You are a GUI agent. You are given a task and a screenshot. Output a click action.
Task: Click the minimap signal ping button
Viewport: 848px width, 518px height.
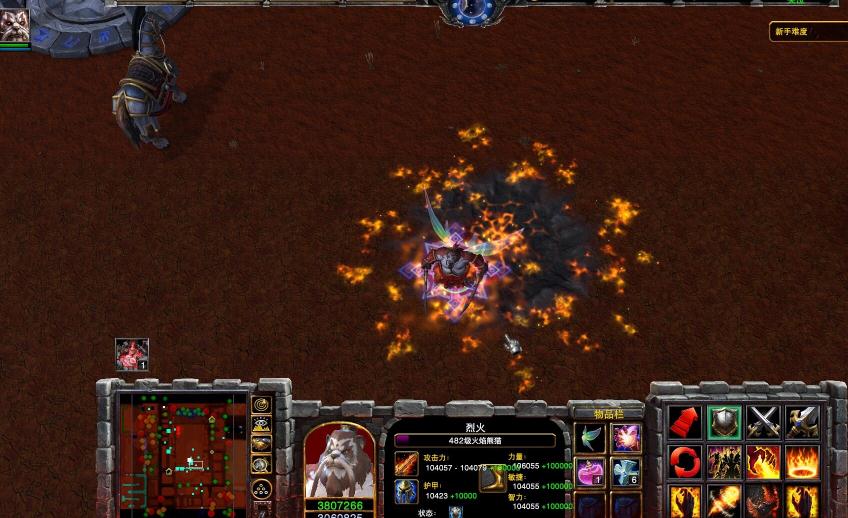(261, 405)
